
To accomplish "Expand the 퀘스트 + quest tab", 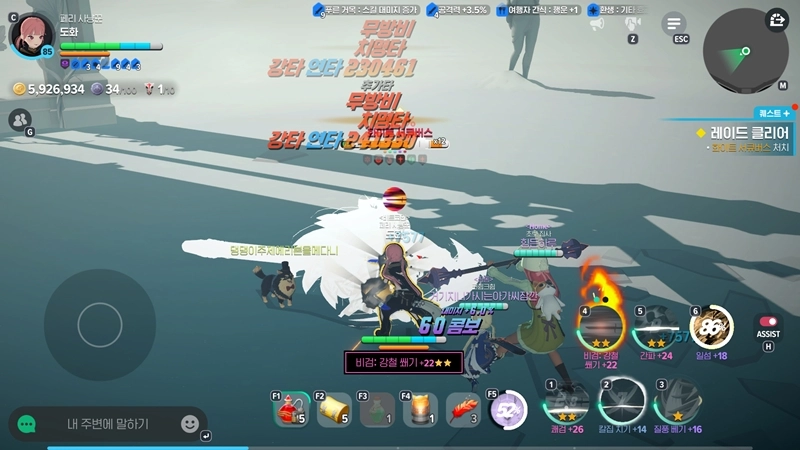I will 773,114.
